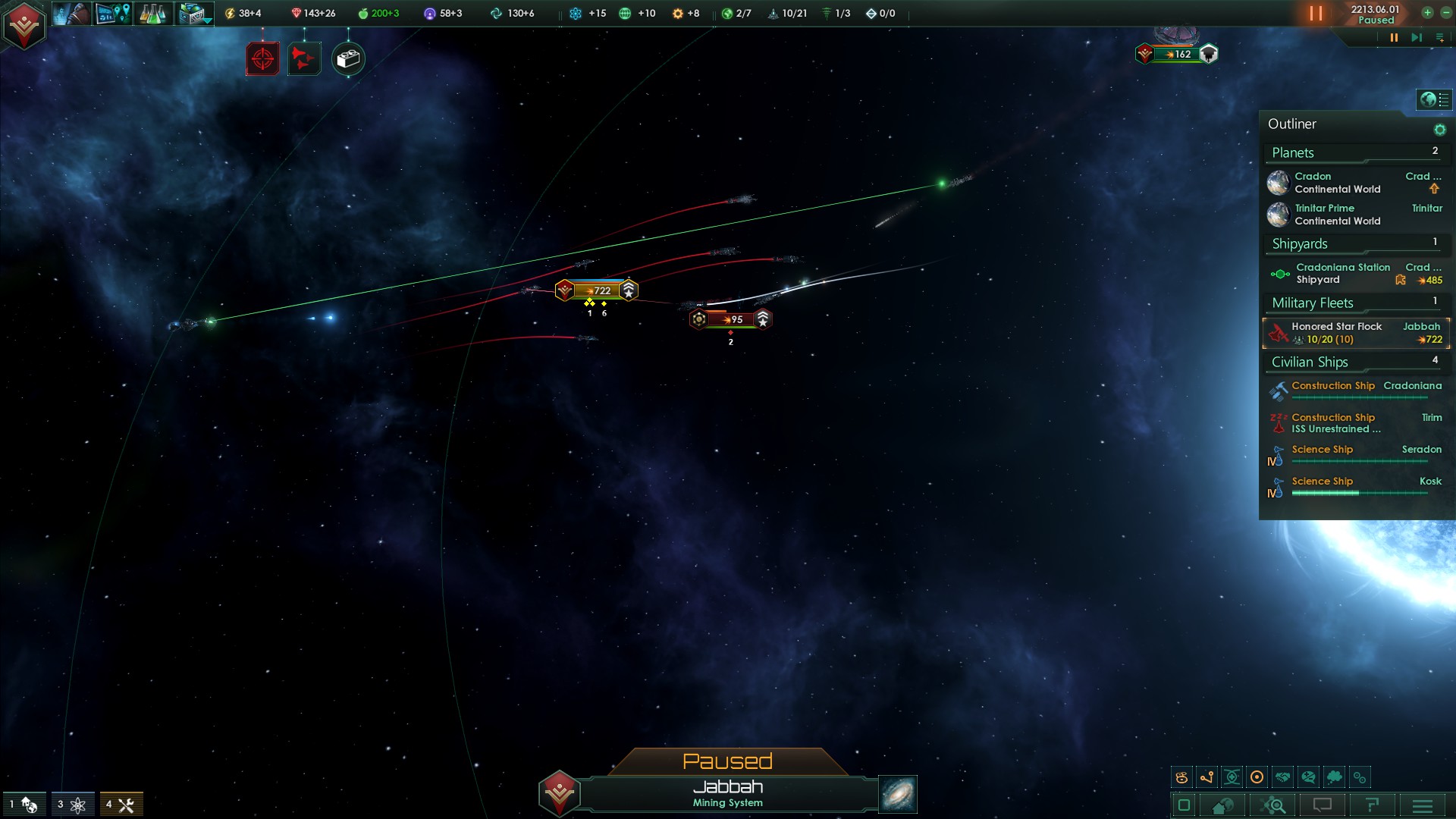Open the hamburger main menu button
Viewport: 1456px width, 819px height.
pos(1423,805)
